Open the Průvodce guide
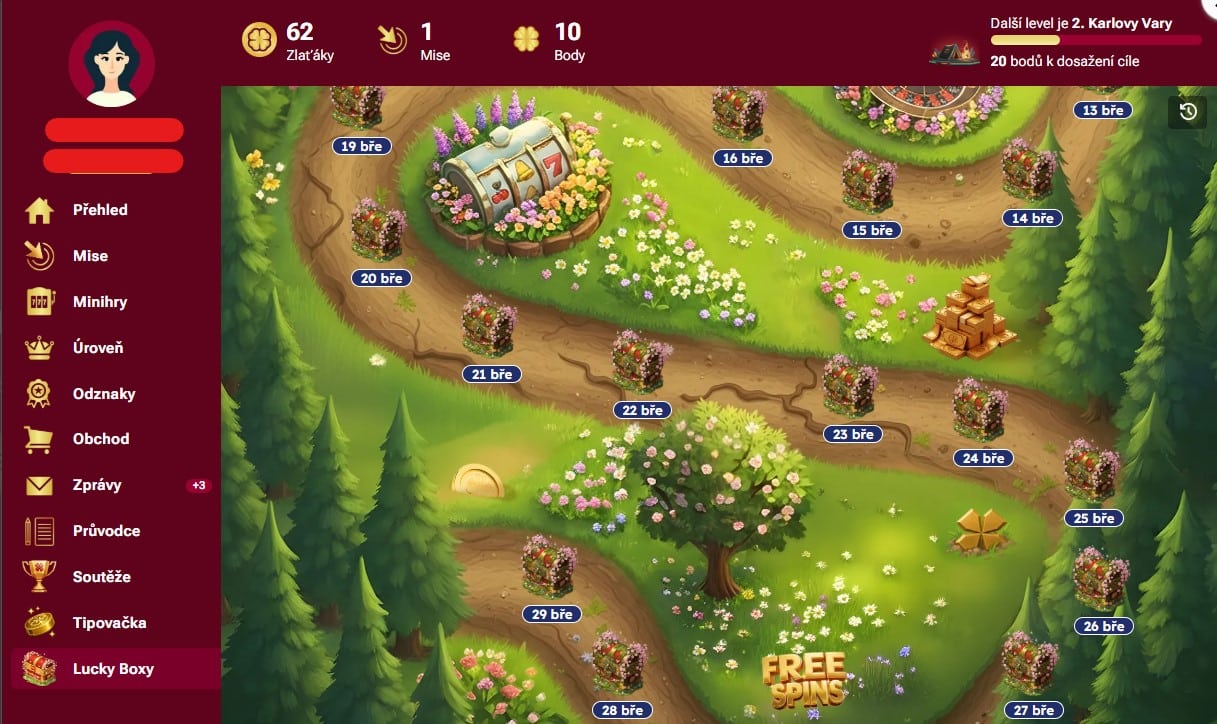The height and width of the screenshot is (724, 1217). coord(106,531)
